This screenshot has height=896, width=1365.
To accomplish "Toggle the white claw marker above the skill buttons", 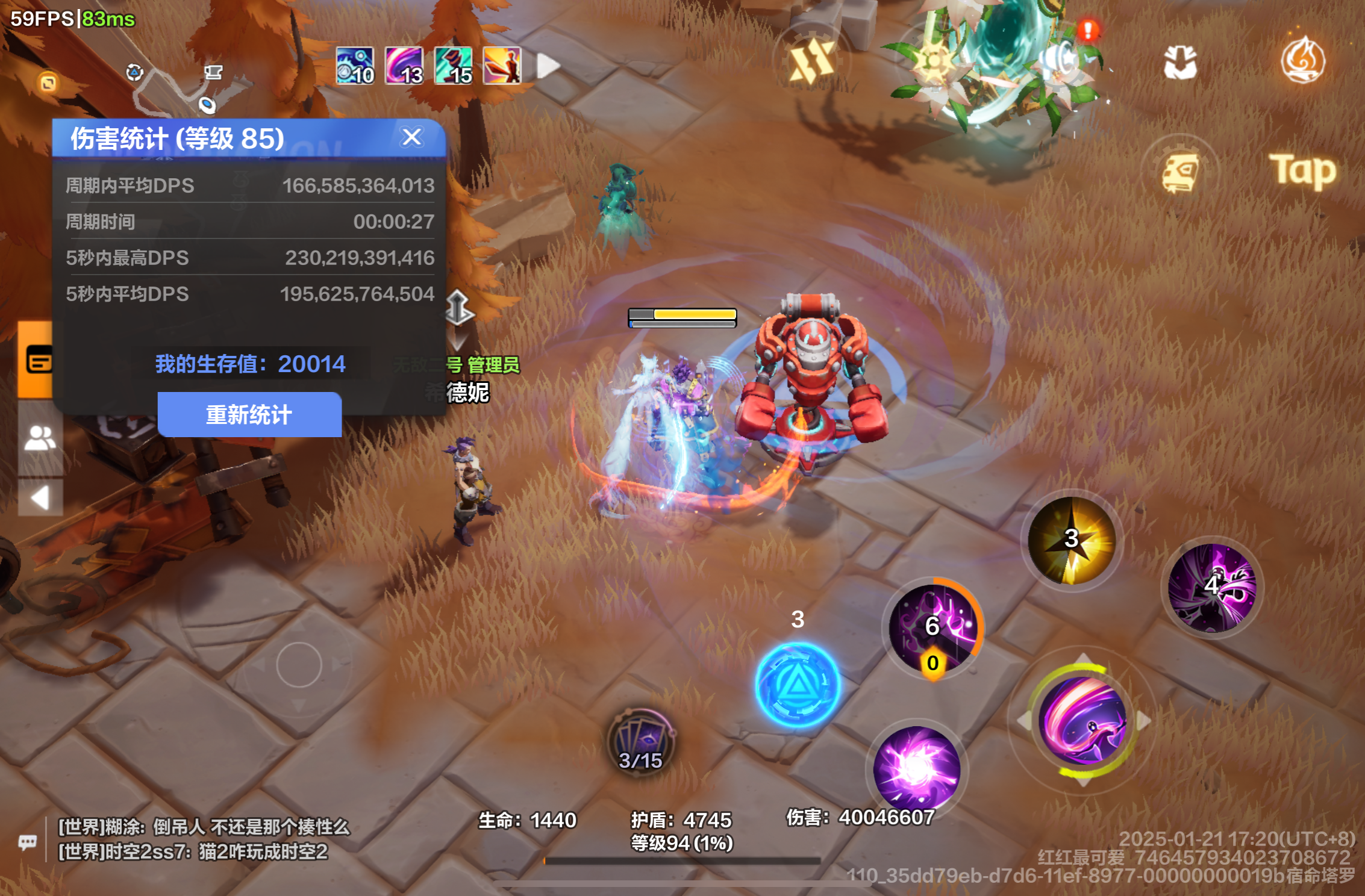I will pyautogui.click(x=1179, y=60).
